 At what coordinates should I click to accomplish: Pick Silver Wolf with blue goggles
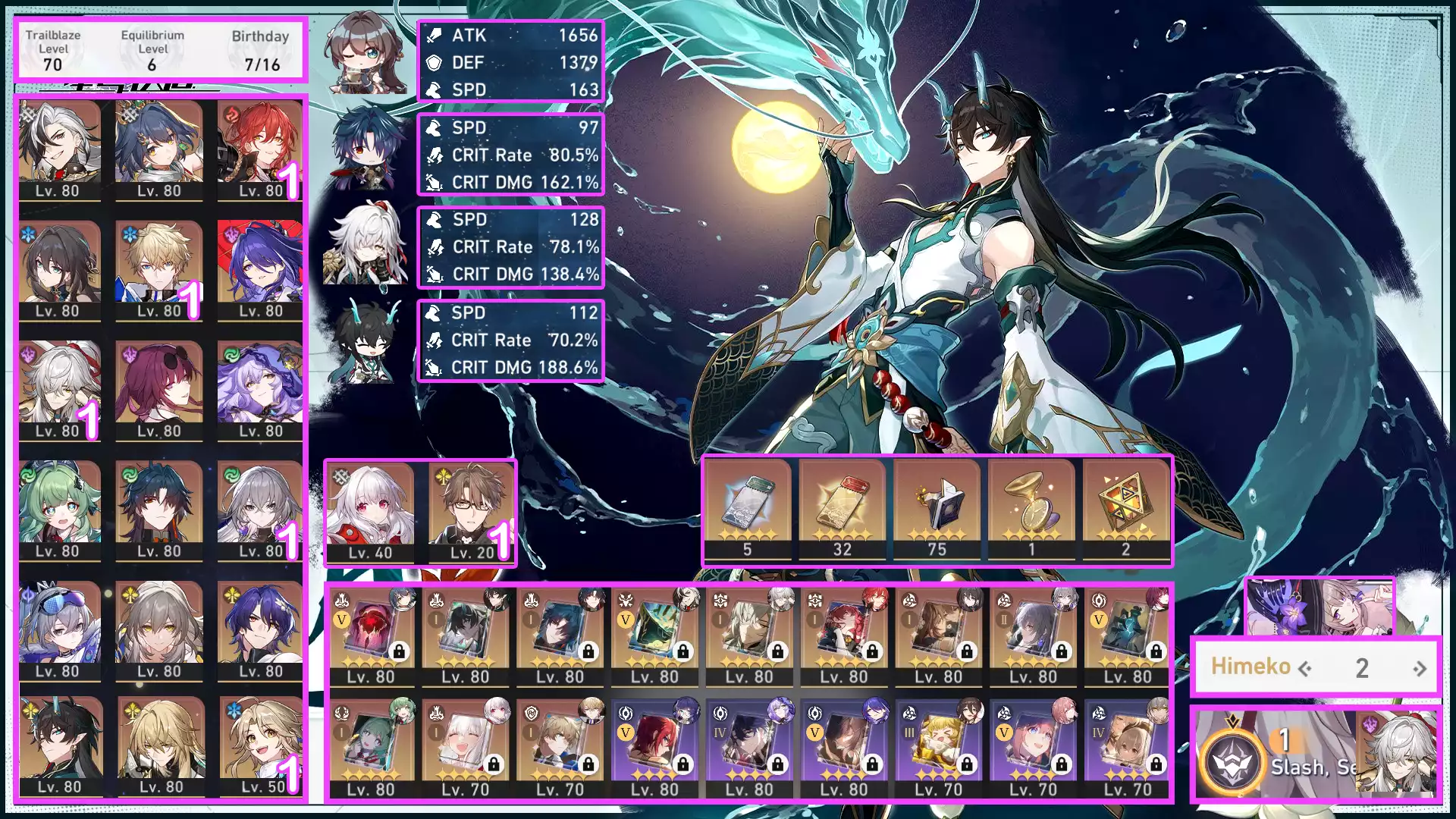58,629
